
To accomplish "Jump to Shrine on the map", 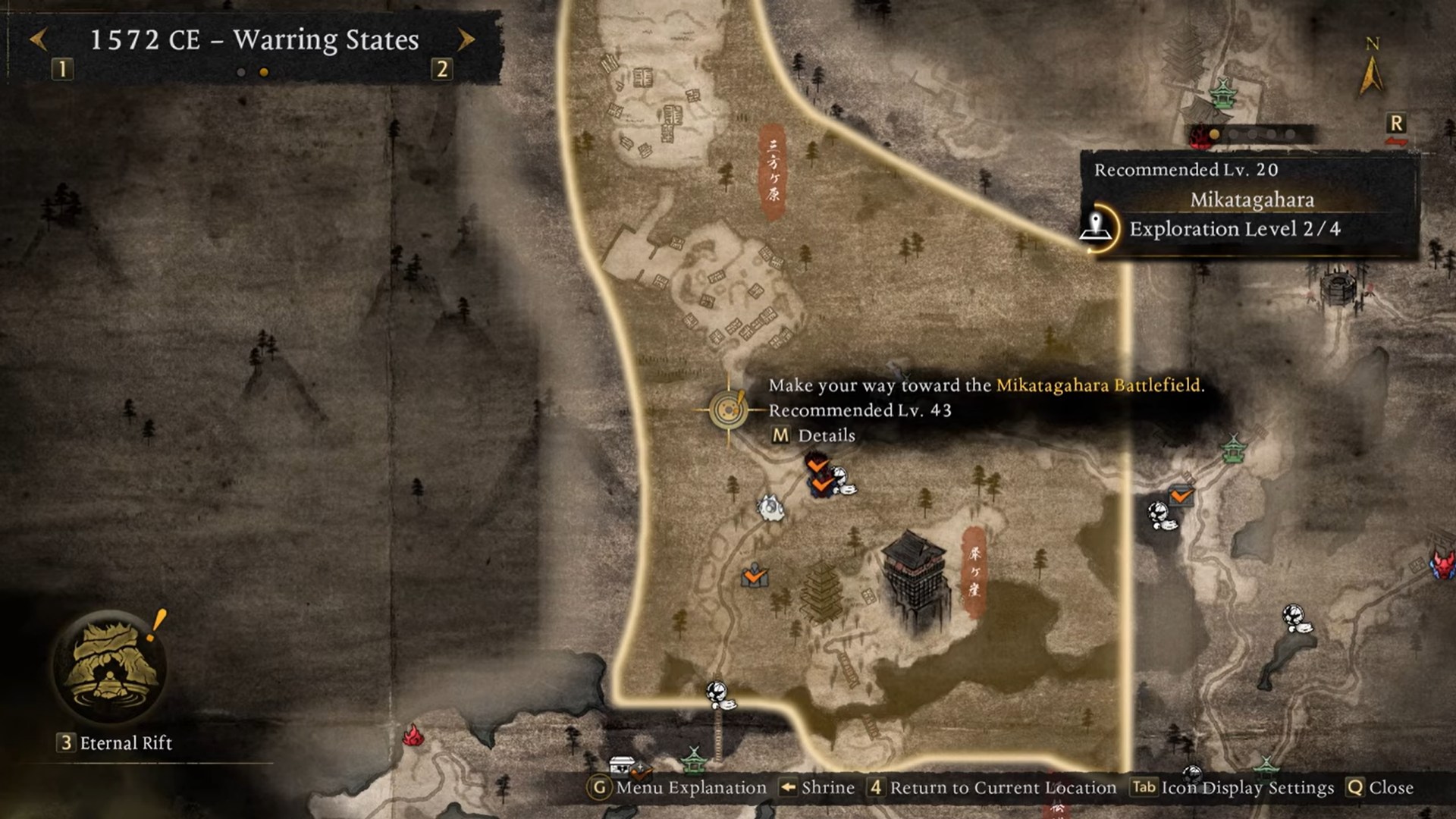I will point(817,788).
